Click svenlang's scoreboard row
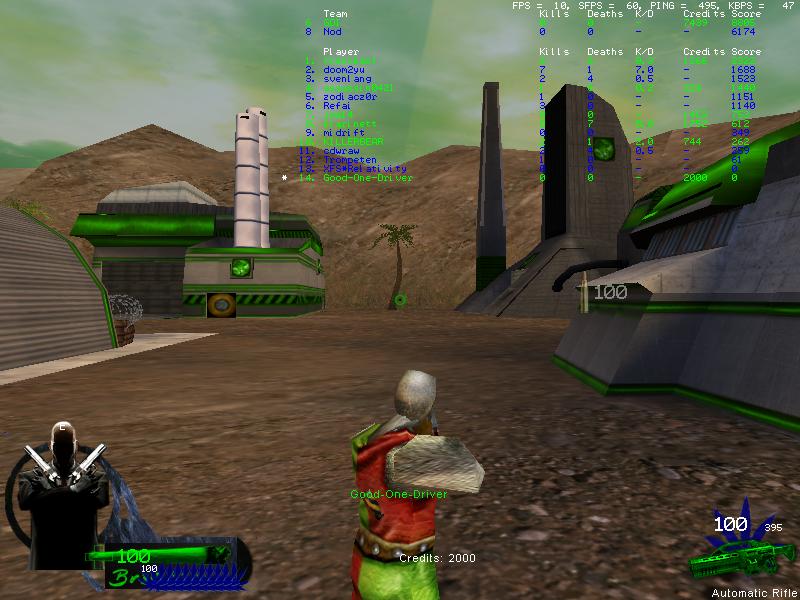Image resolution: width=800 pixels, height=600 pixels. (346, 78)
